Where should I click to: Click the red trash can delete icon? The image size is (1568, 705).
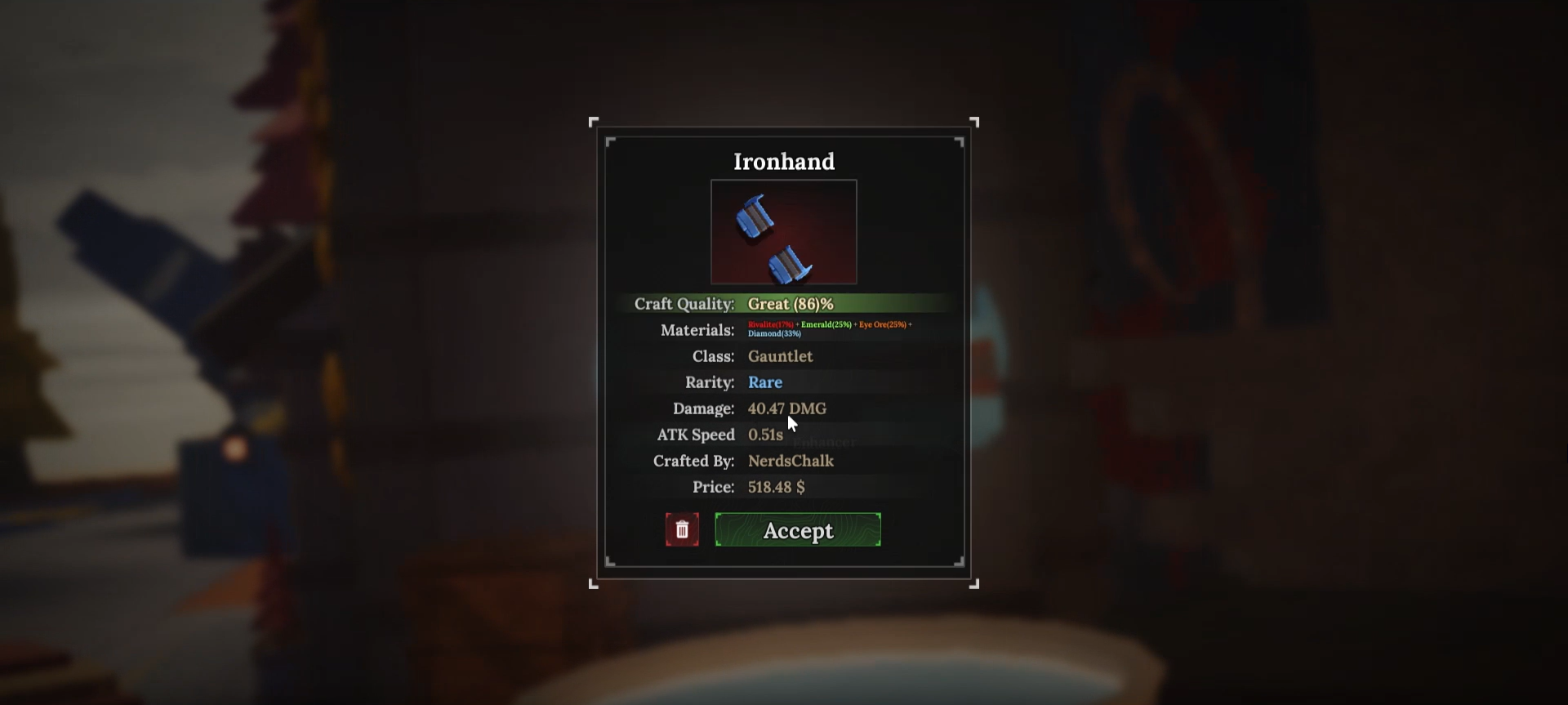(683, 529)
